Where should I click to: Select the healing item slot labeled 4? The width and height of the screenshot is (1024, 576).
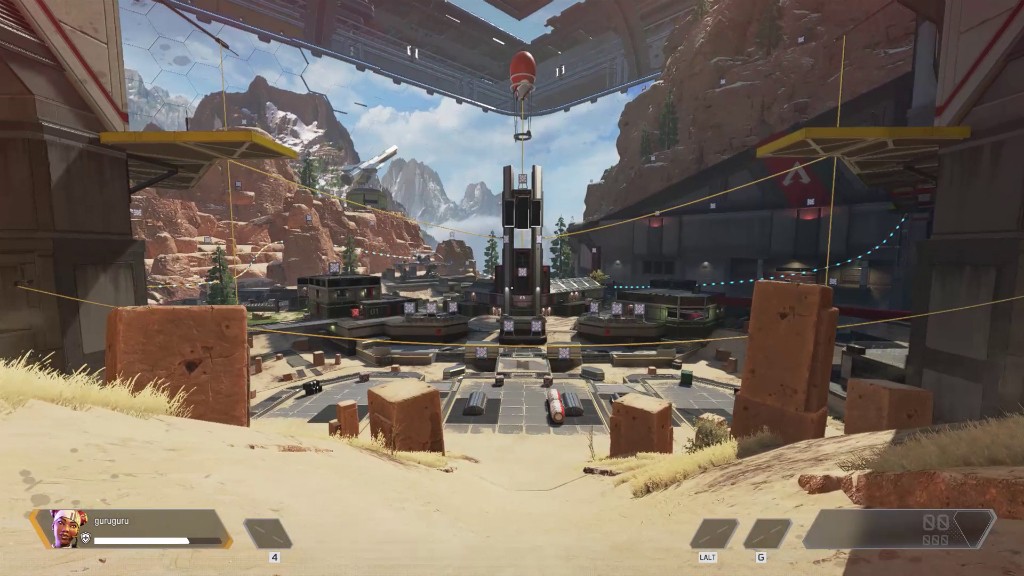point(267,533)
